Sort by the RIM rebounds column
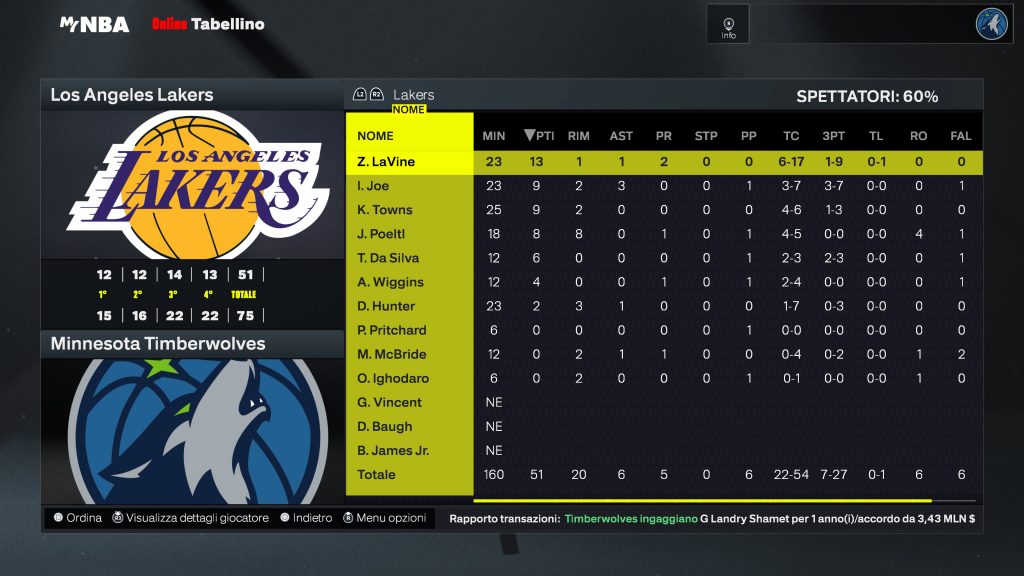Screen dimensions: 1024x576 (578, 136)
